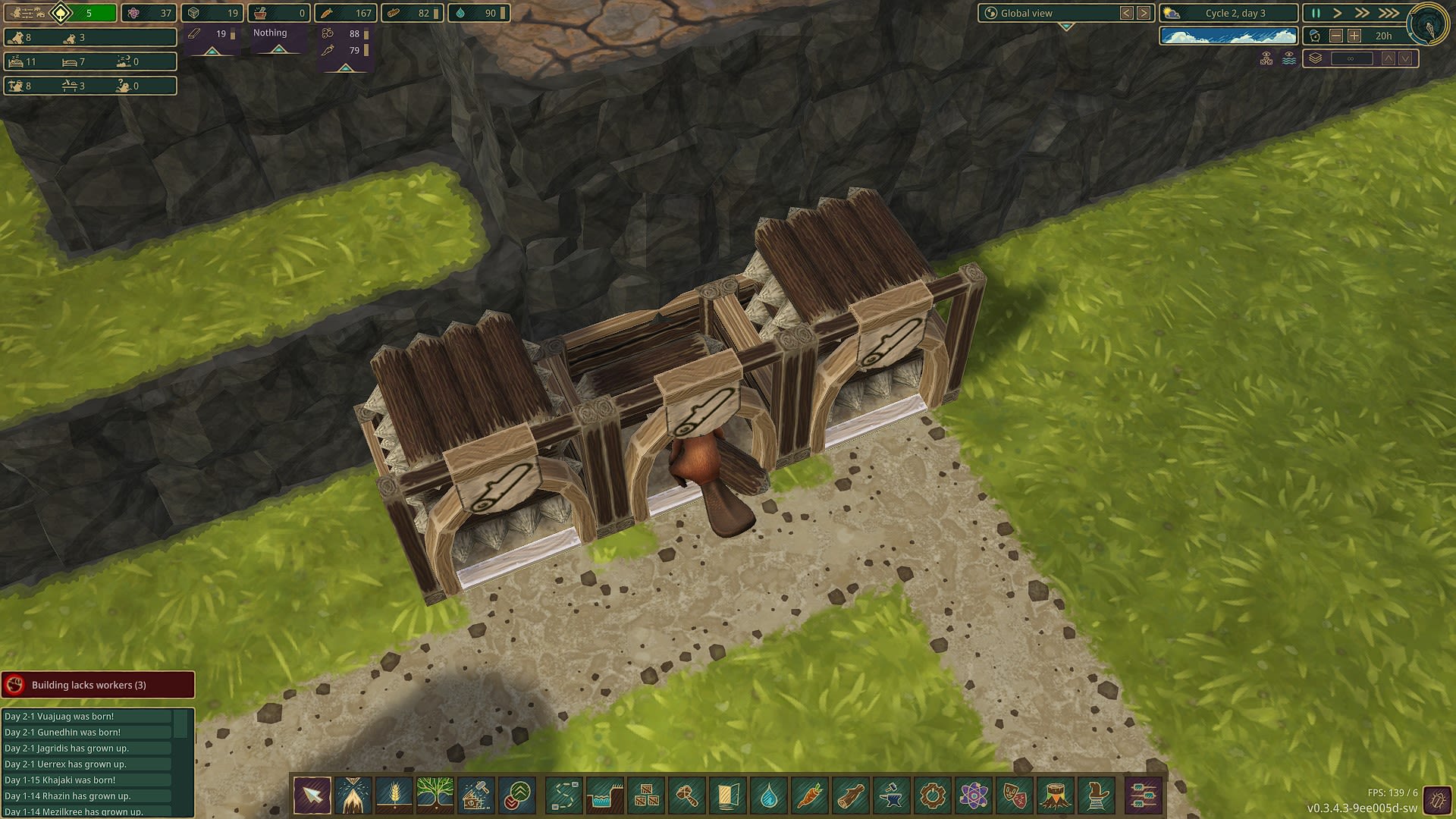Set game speed to triple arrows
This screenshot has width=1456, height=819.
coord(1389,13)
